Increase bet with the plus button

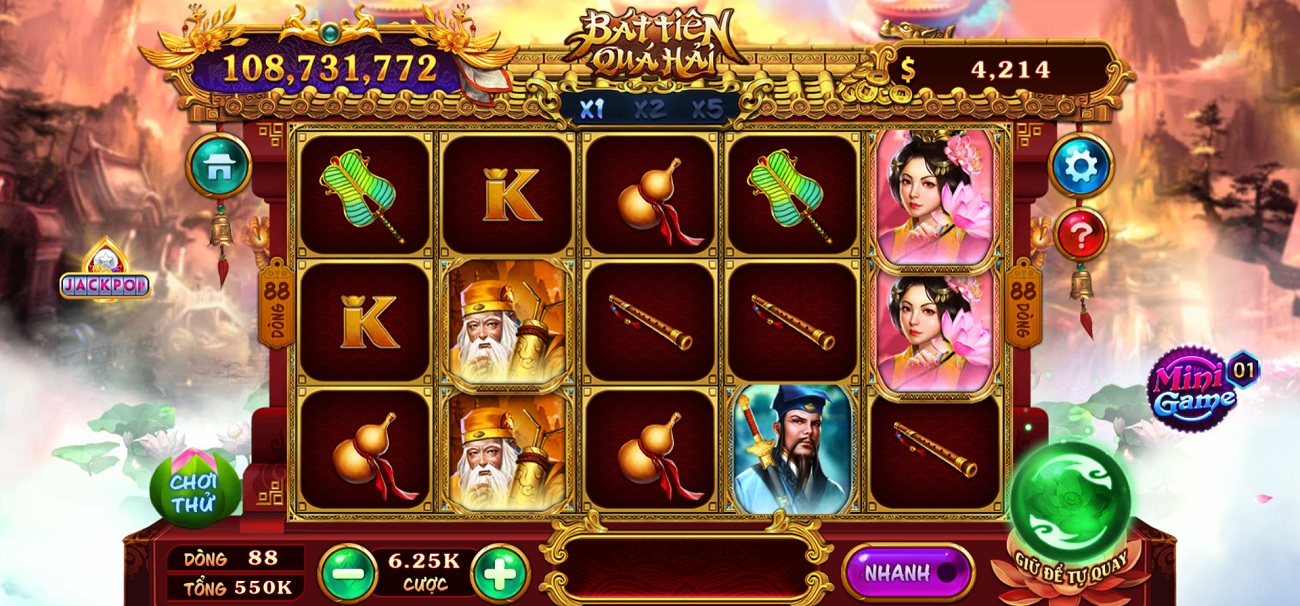(499, 573)
